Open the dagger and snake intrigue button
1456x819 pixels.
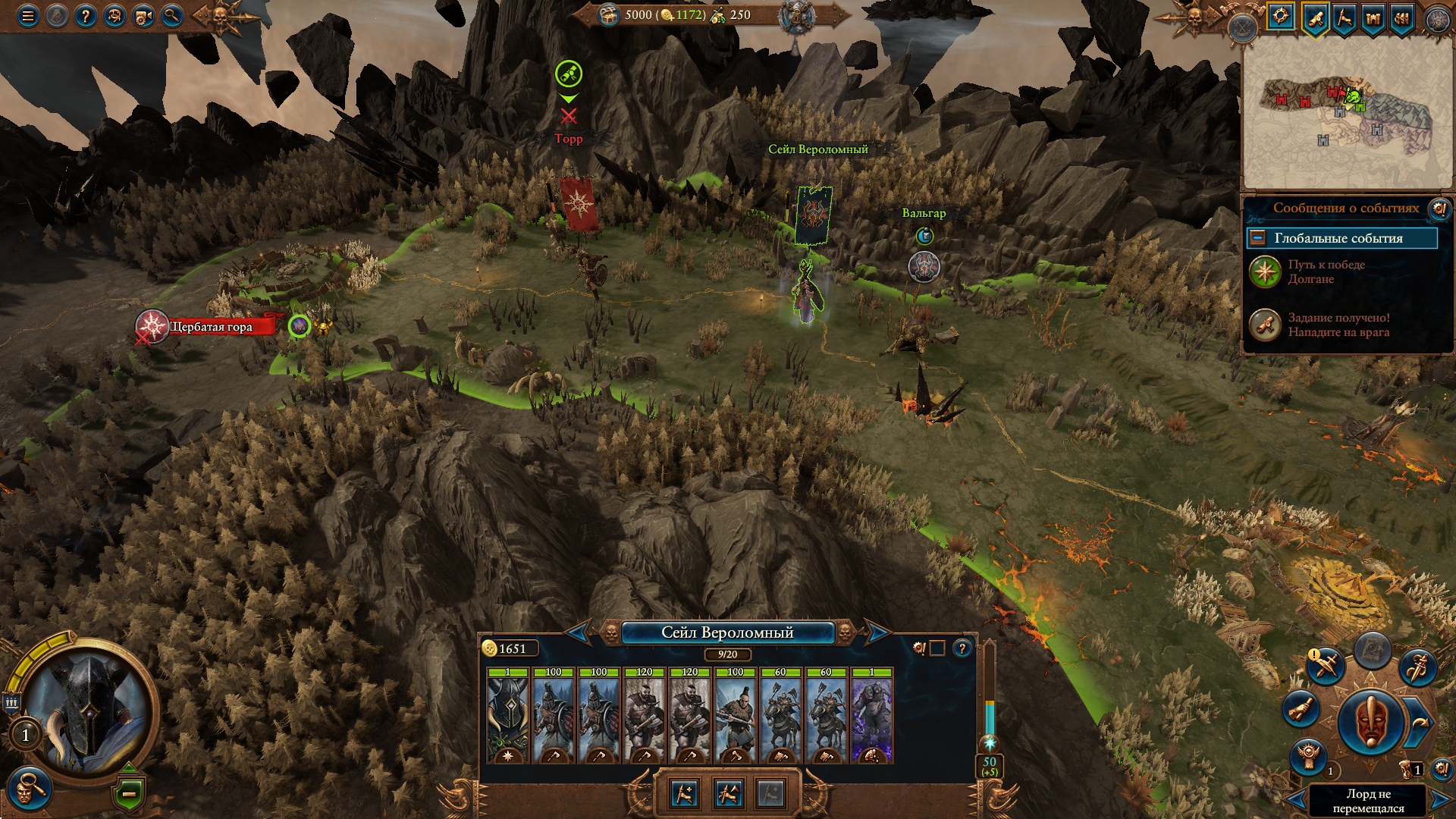pyautogui.click(x=1417, y=667)
